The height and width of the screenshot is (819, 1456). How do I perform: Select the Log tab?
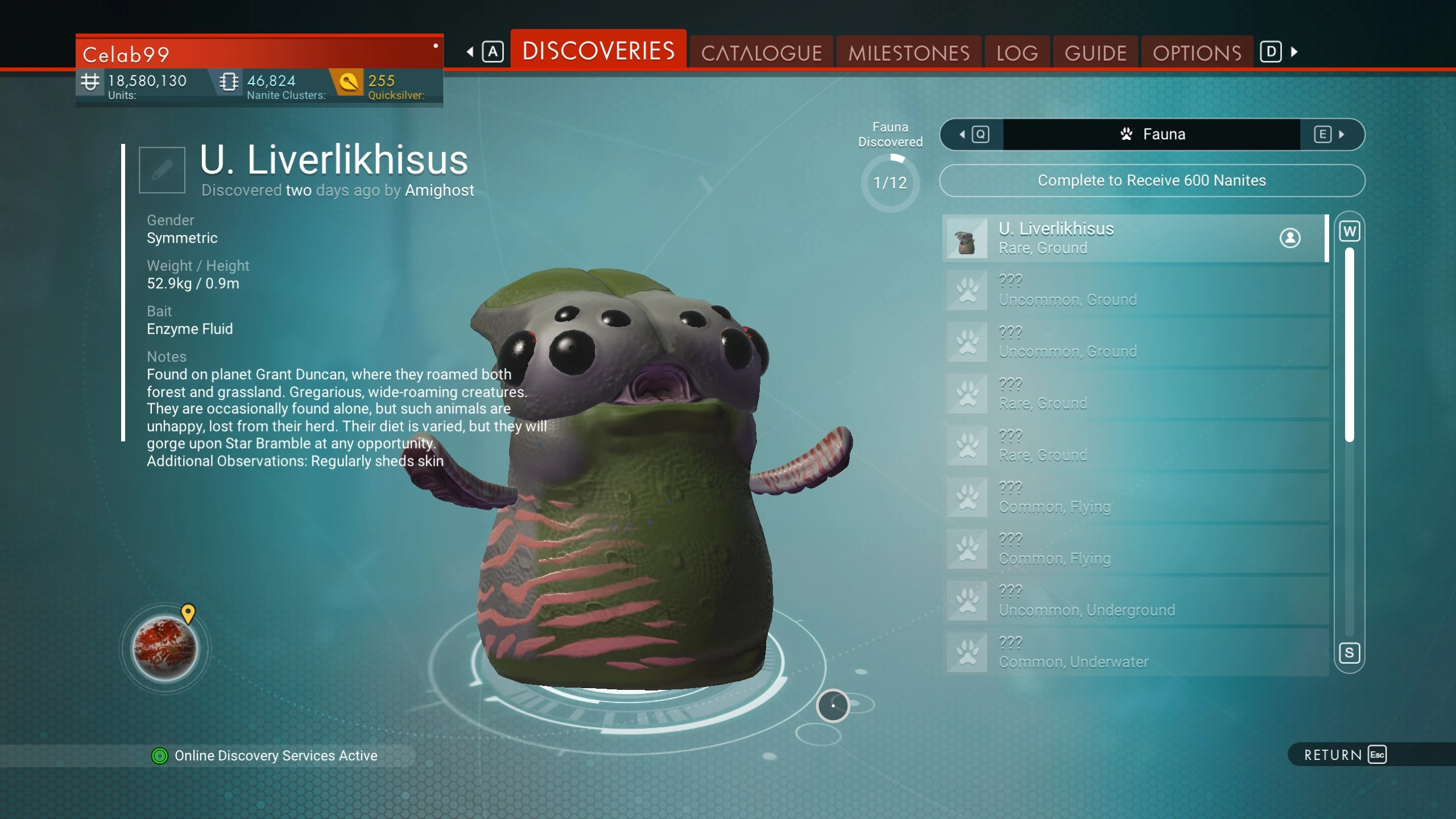(x=1017, y=53)
